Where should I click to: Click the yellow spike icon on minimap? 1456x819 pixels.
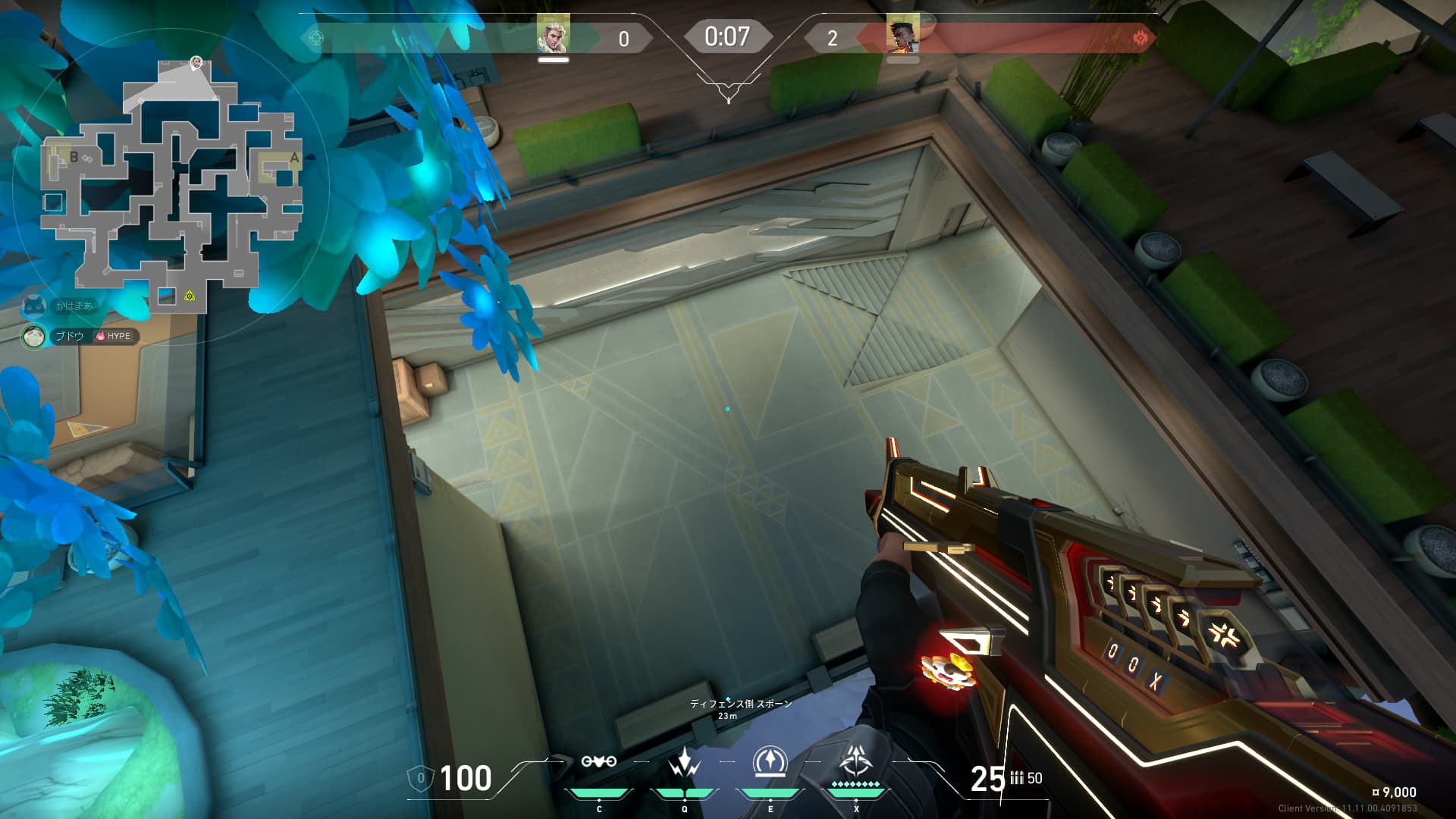[189, 296]
